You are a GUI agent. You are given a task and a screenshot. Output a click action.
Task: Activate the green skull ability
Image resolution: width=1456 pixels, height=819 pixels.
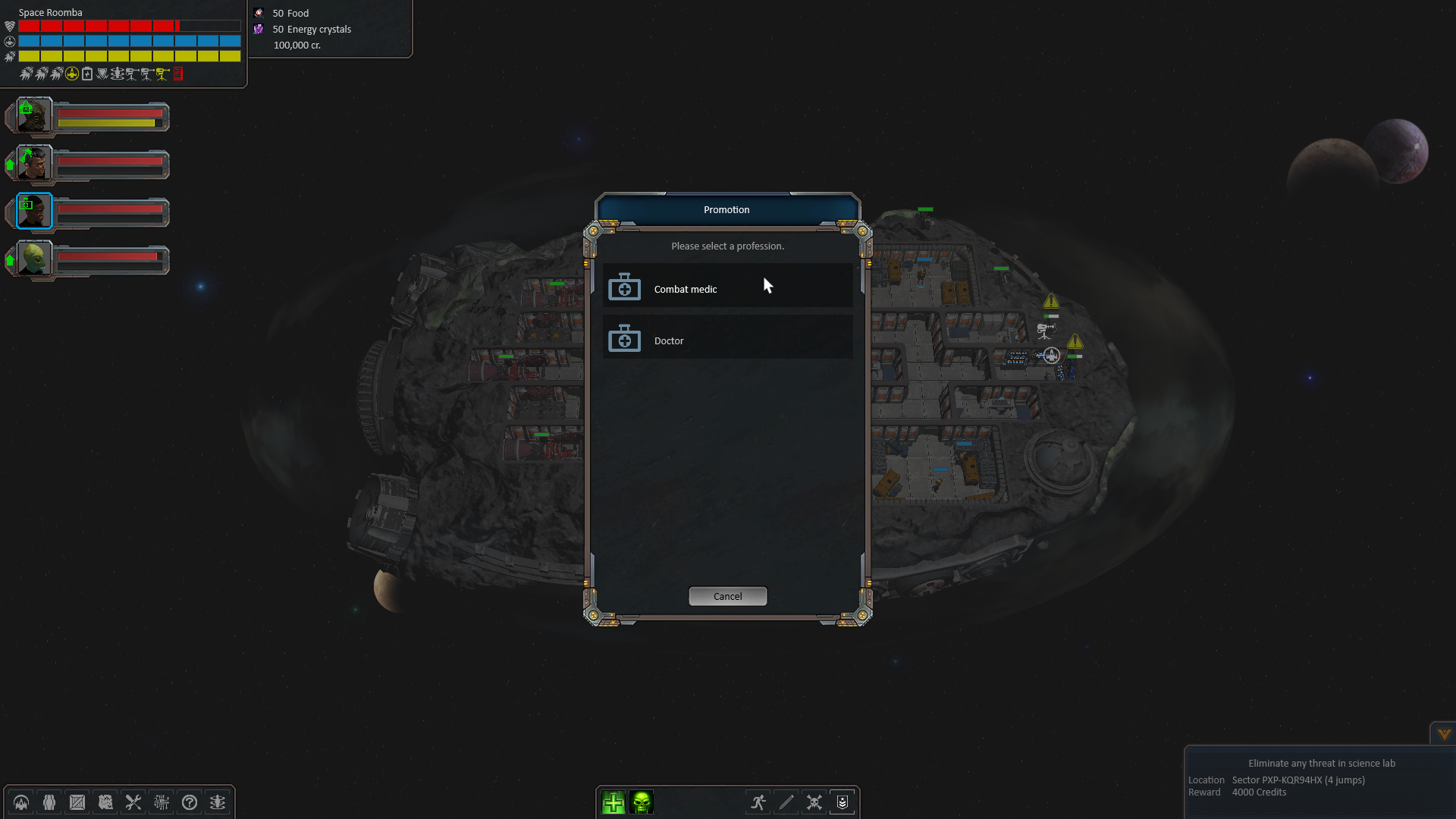coord(642,802)
